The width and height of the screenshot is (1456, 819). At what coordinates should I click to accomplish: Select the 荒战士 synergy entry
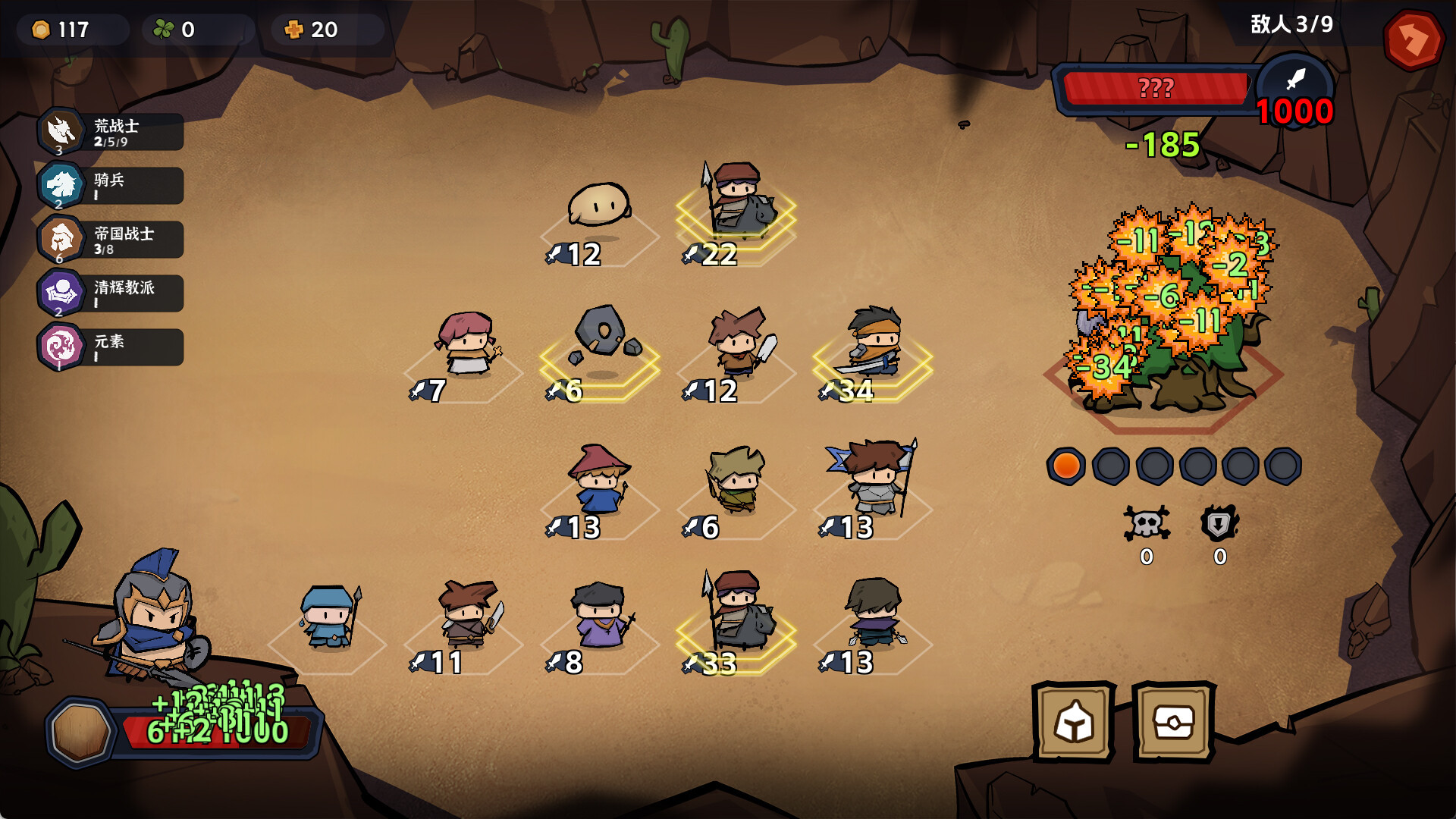pos(111,132)
